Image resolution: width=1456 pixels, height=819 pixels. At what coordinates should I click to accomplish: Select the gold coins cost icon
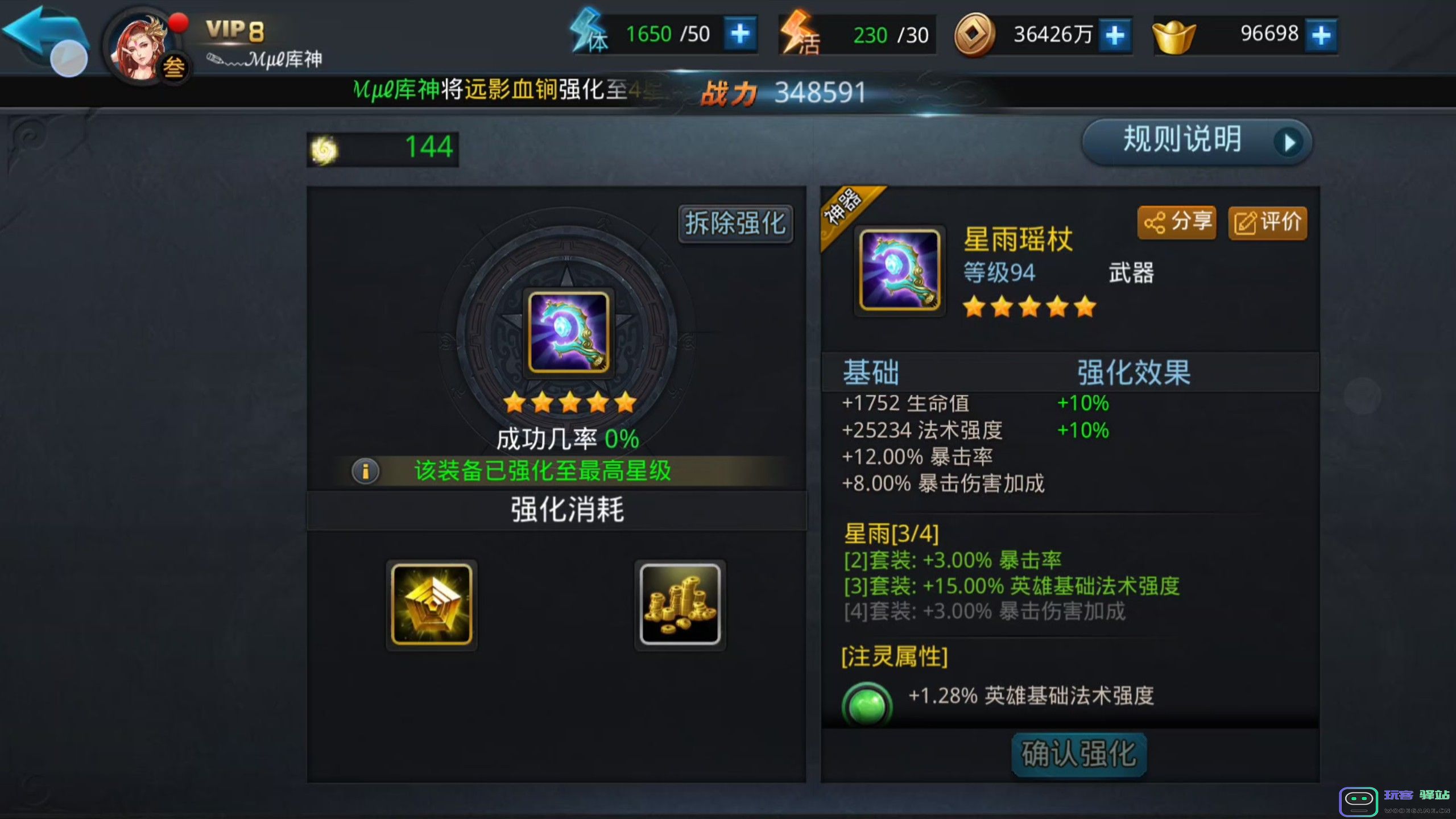tap(680, 605)
